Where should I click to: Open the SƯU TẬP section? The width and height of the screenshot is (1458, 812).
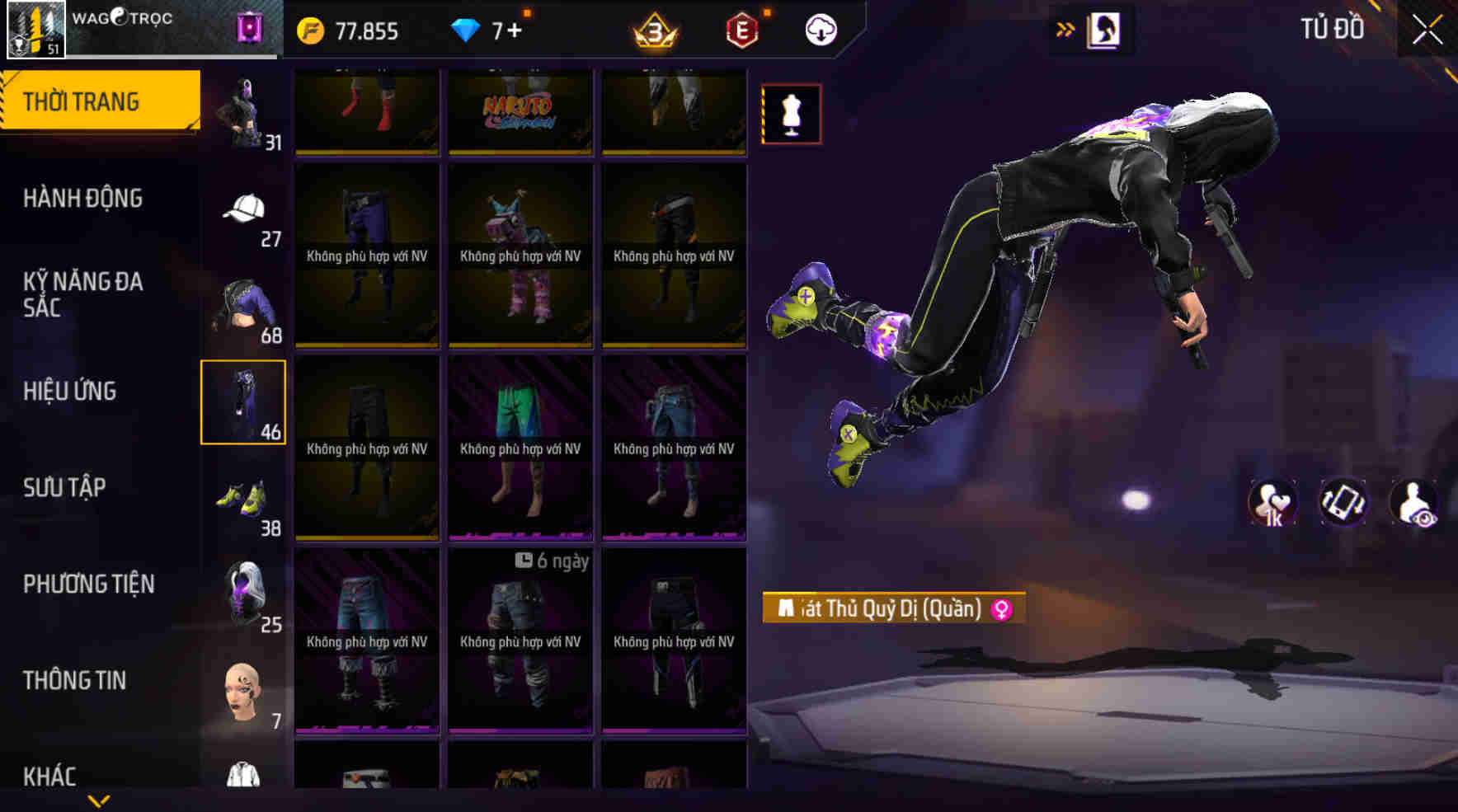coord(66,488)
